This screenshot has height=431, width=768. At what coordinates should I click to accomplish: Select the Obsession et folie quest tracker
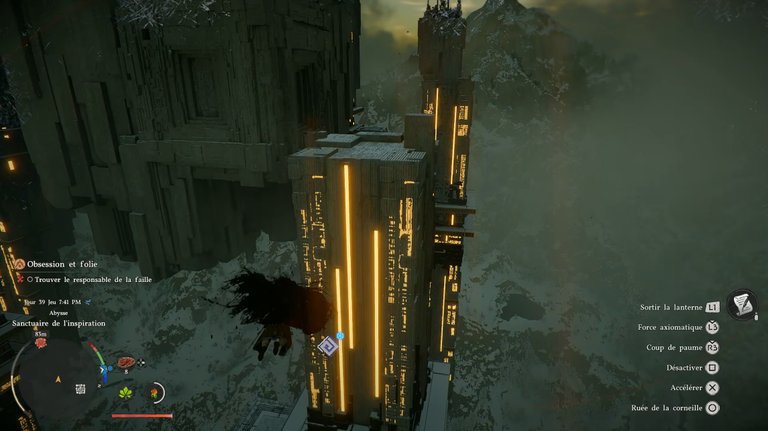62,264
